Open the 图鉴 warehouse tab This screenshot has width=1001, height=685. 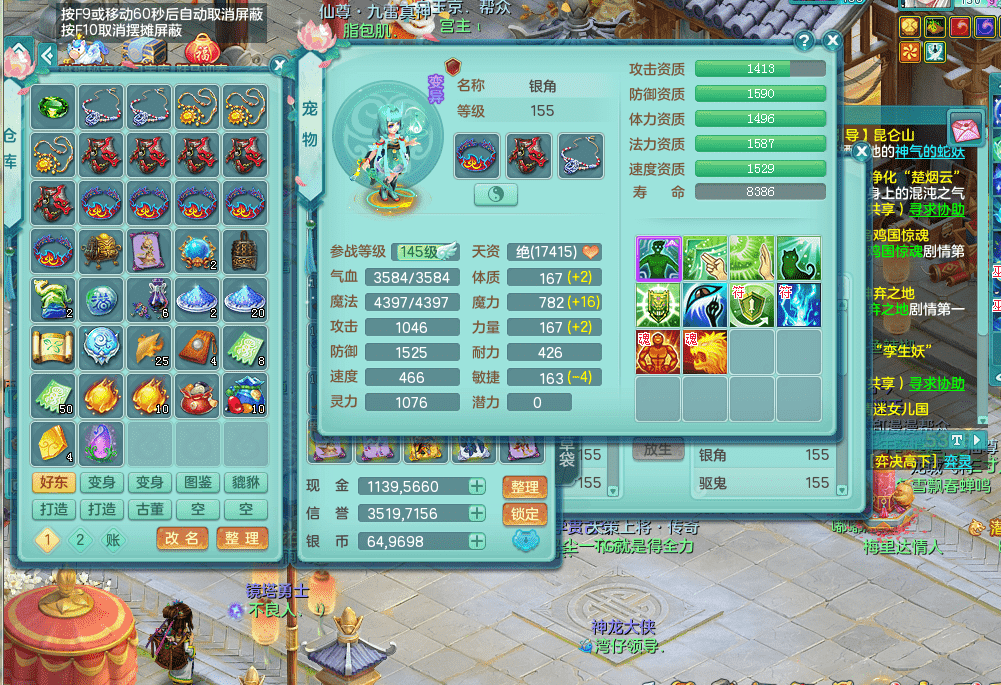[198, 483]
